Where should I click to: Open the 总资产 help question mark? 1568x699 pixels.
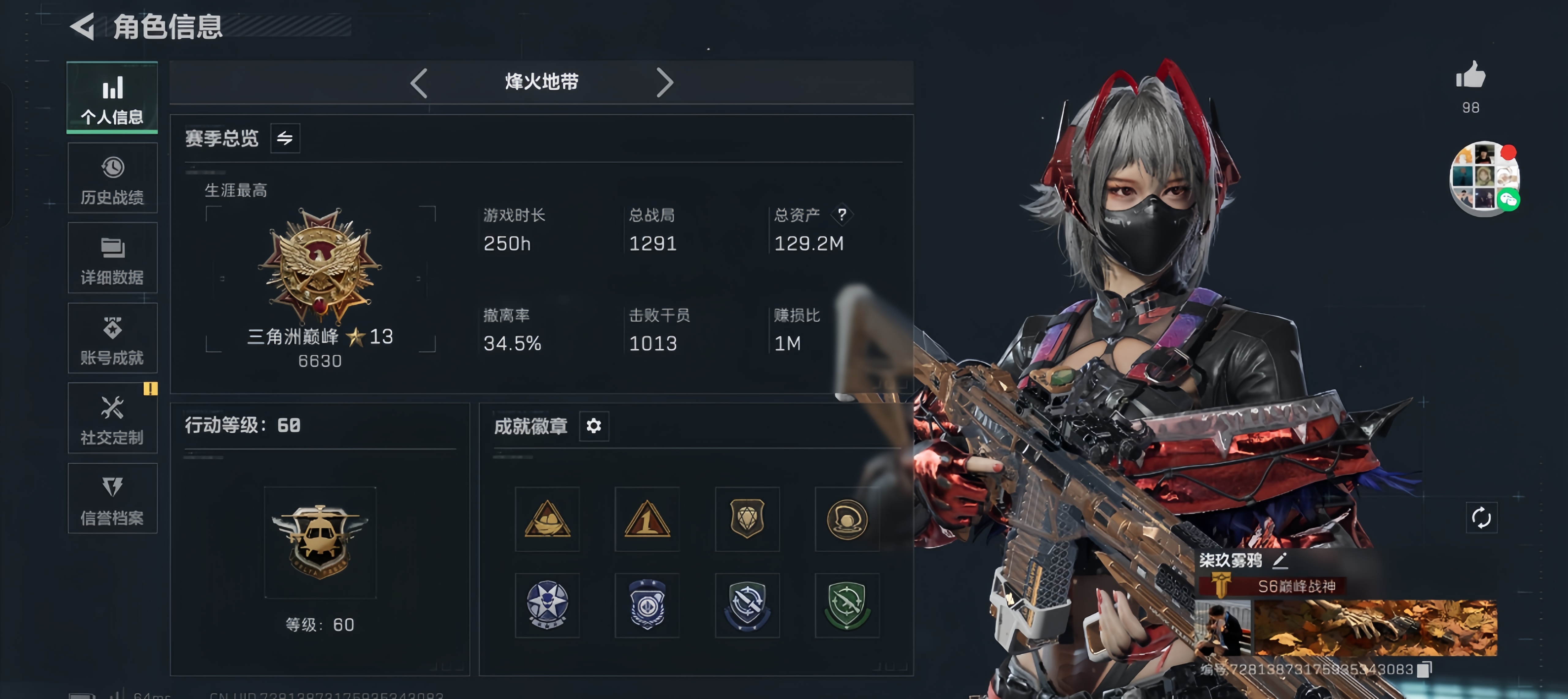(843, 214)
